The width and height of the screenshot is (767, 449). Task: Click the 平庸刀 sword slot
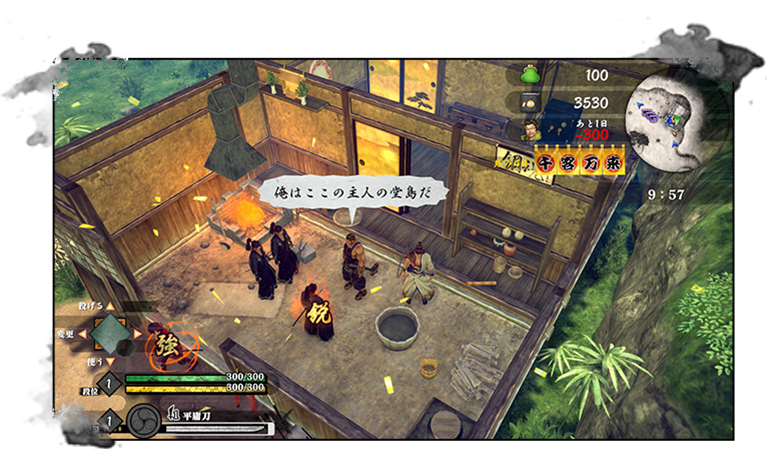pyautogui.click(x=215, y=423)
